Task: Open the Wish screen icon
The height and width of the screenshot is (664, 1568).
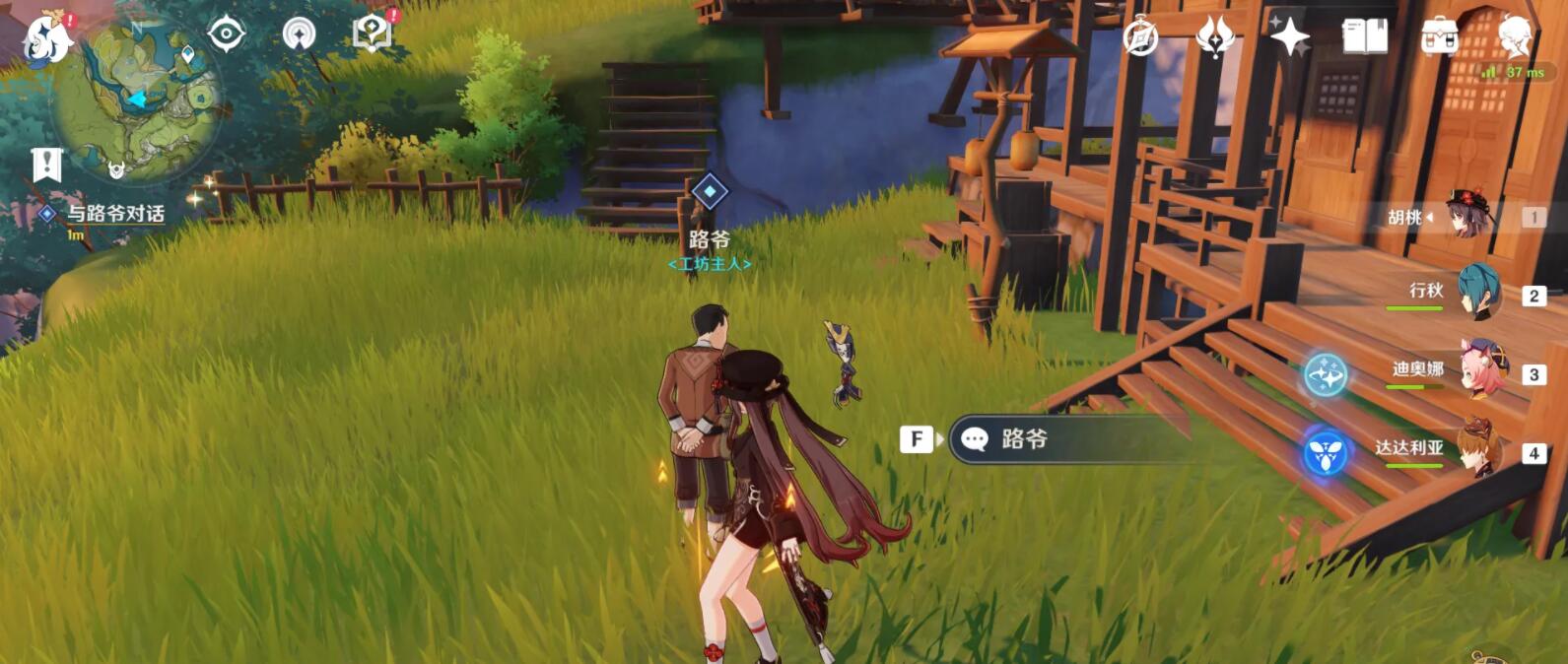Action: (1215, 37)
